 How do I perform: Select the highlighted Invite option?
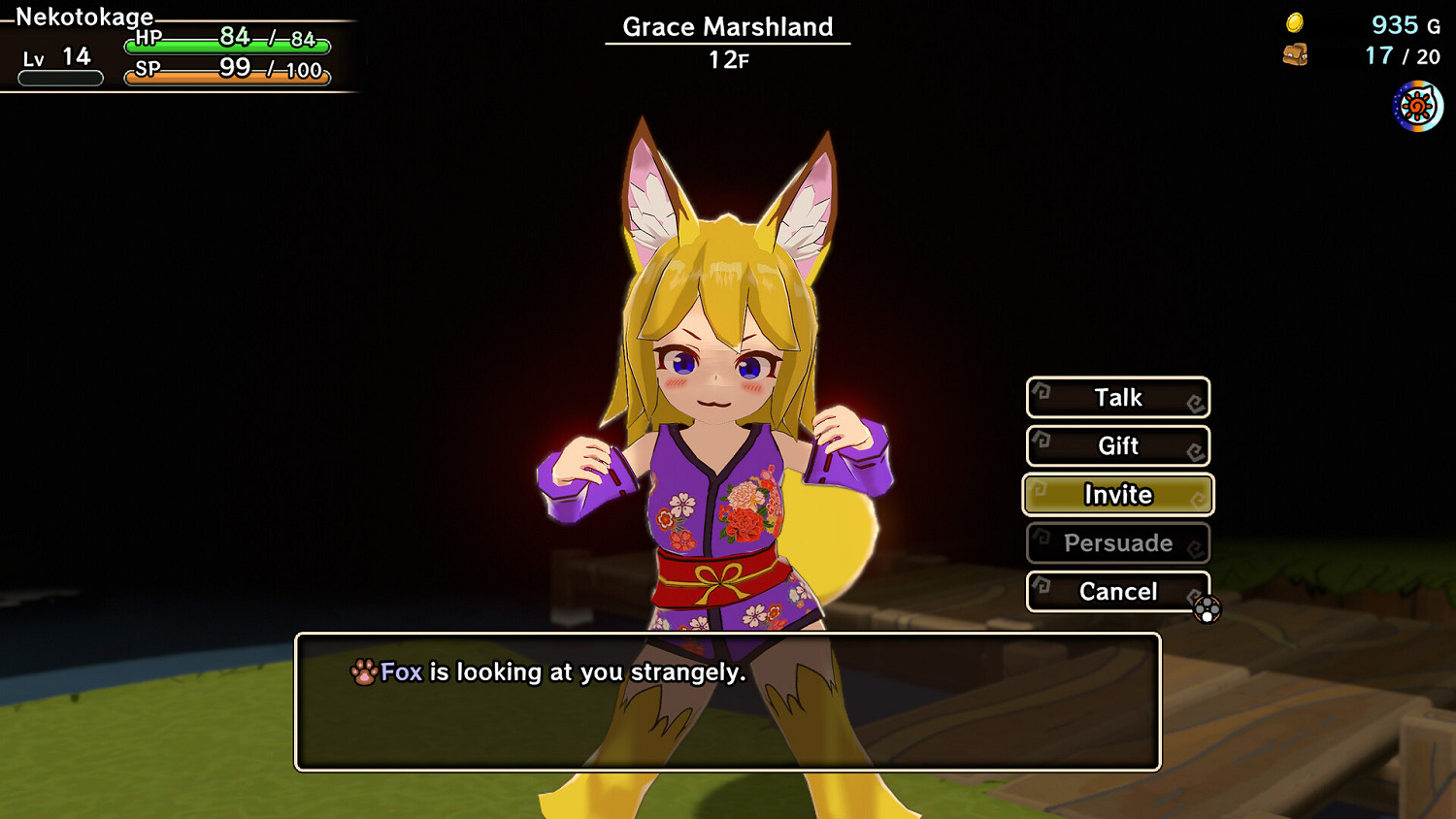tap(1117, 495)
